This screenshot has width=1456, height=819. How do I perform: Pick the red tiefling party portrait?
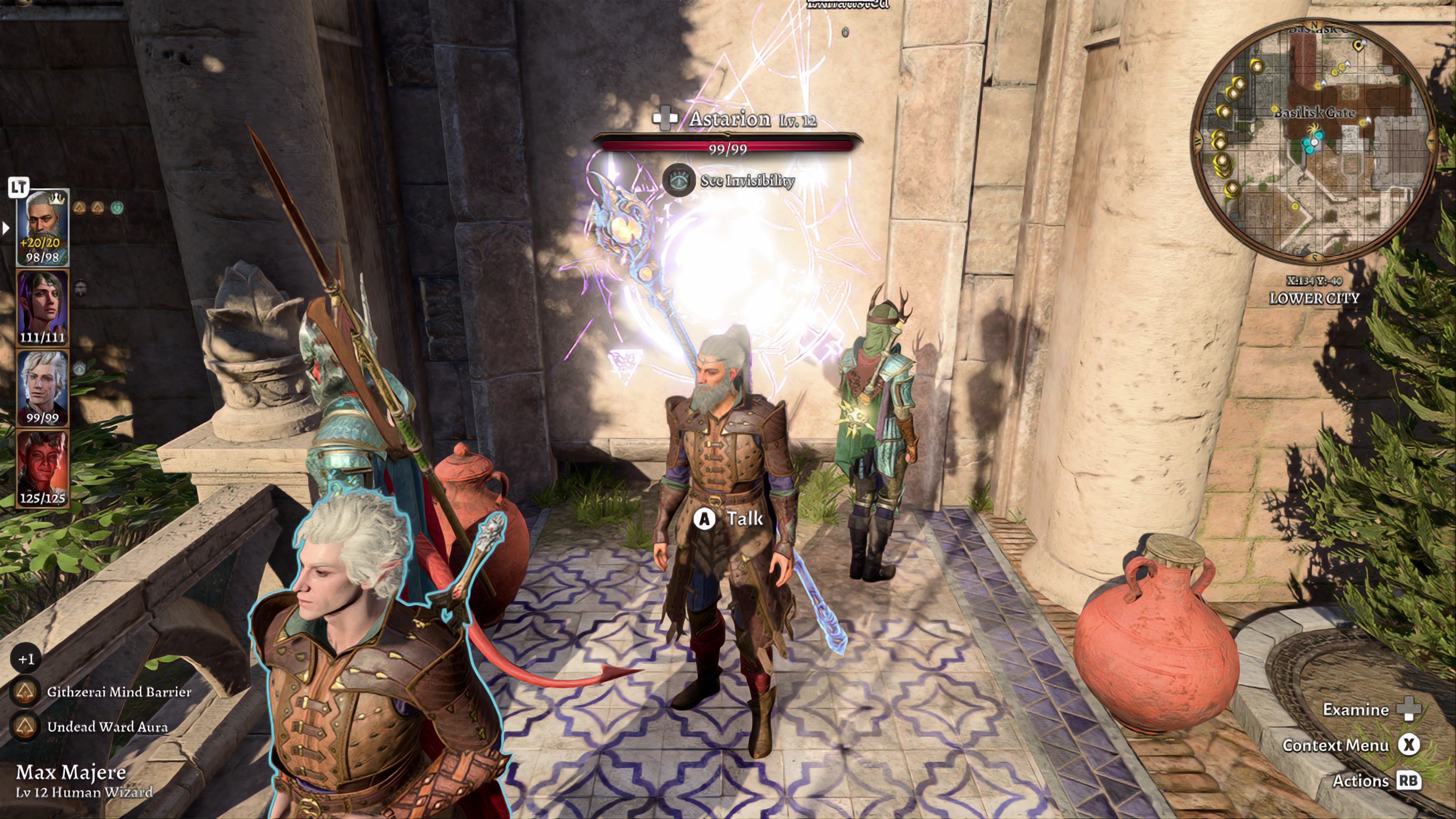pyautogui.click(x=42, y=468)
